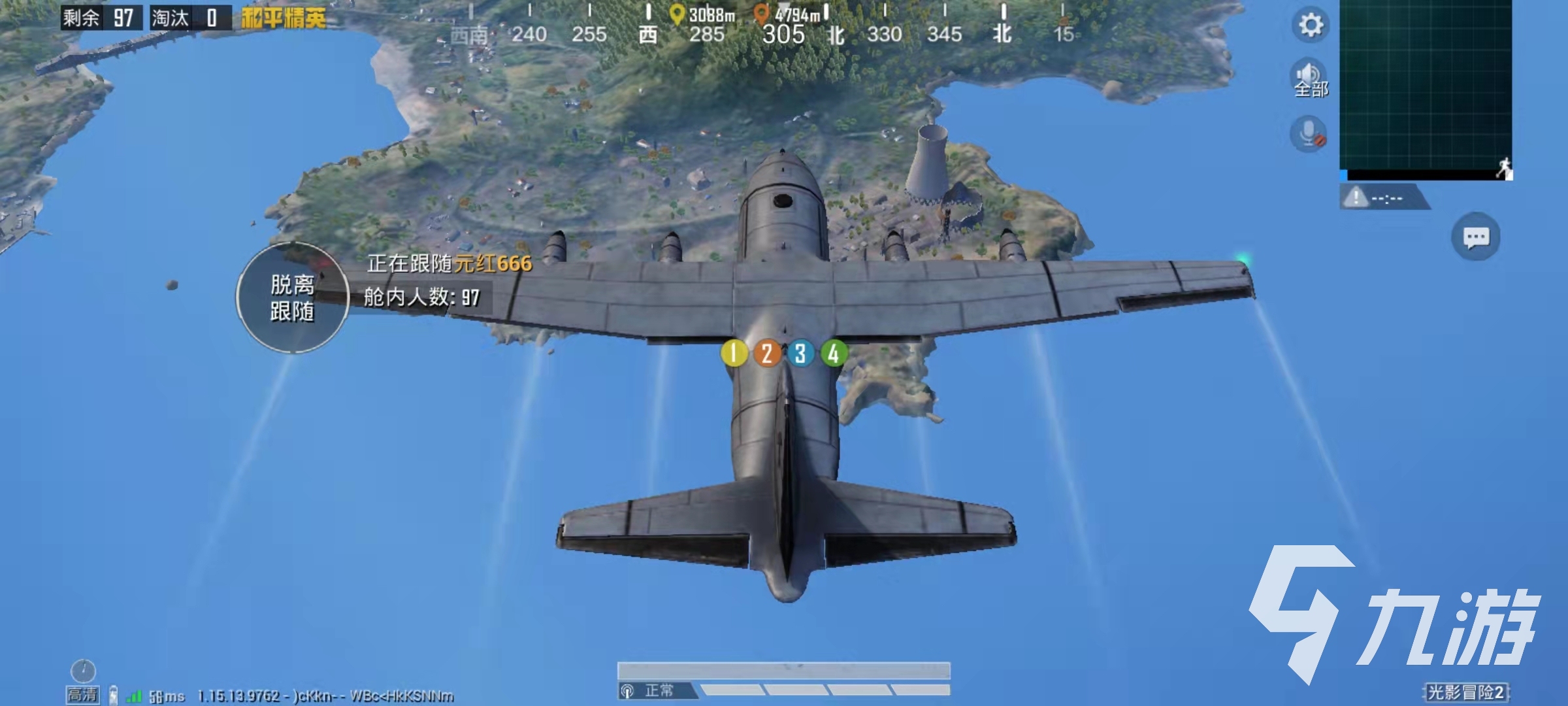This screenshot has width=1568, height=706.
Task: Toggle the 全部 speaker voice channel
Action: [1310, 79]
